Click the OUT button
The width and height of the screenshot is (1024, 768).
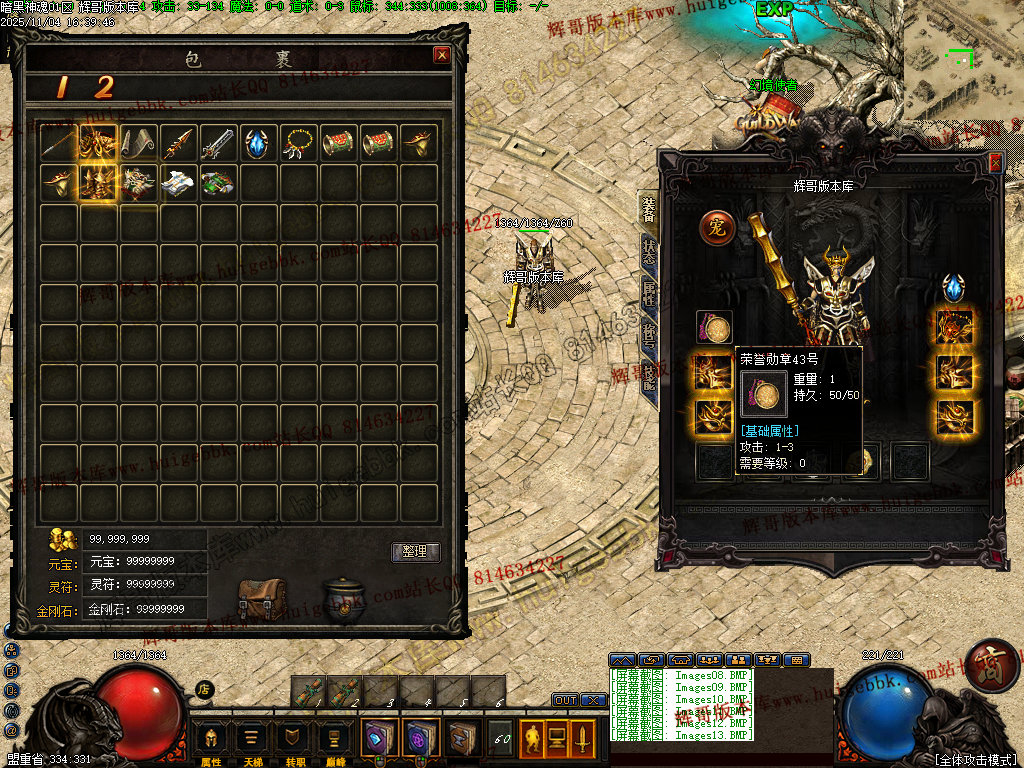pyautogui.click(x=565, y=700)
